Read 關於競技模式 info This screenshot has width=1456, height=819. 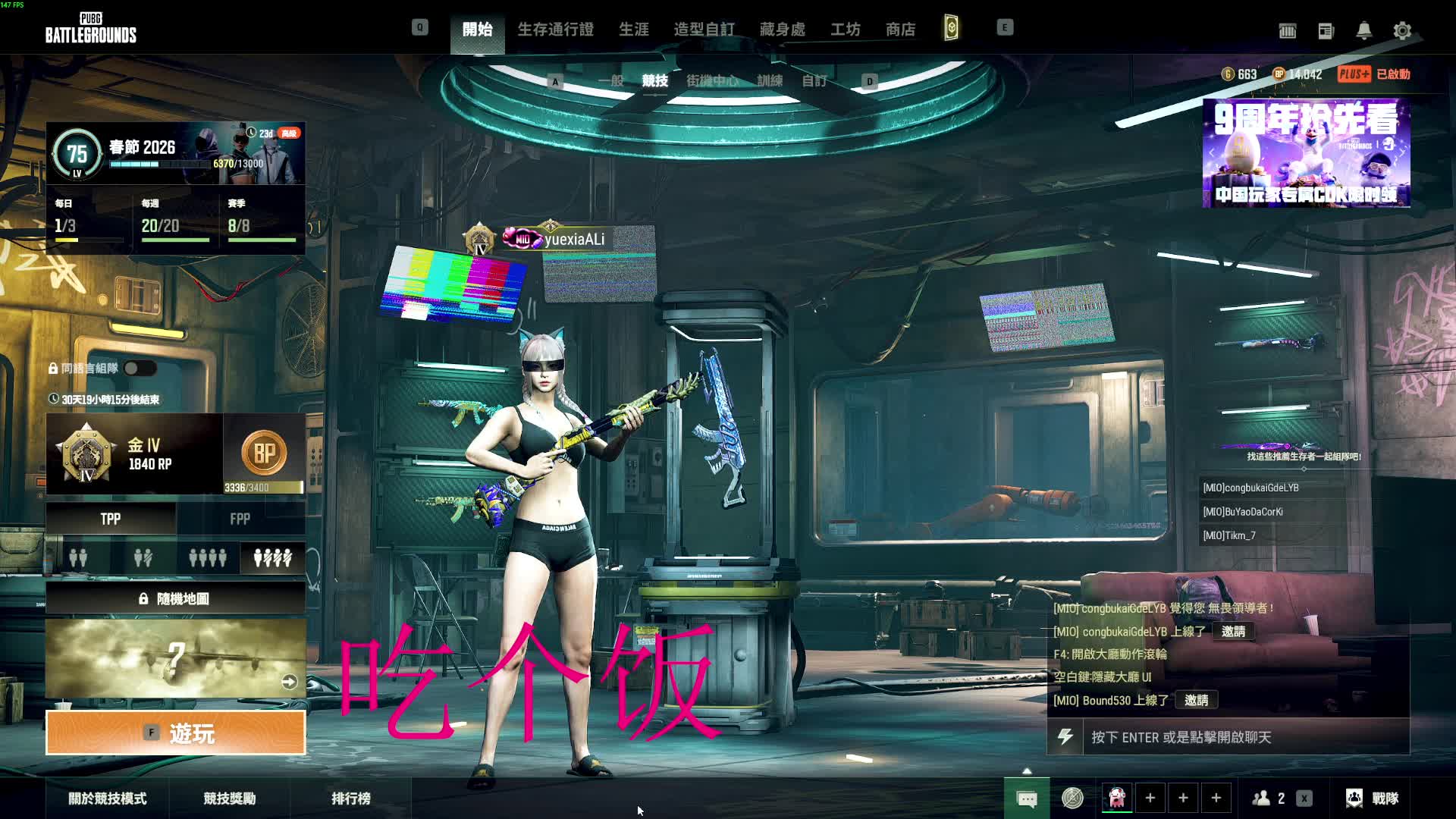click(x=108, y=799)
